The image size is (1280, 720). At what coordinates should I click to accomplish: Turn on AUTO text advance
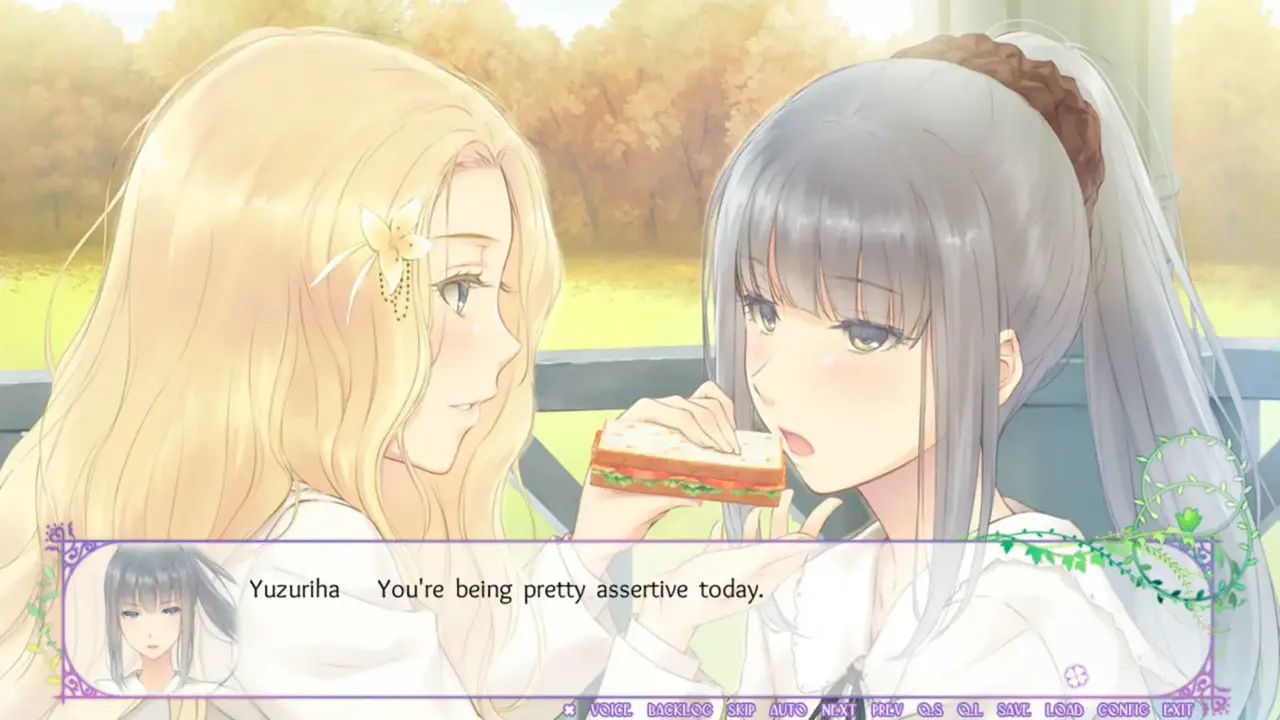coord(789,710)
